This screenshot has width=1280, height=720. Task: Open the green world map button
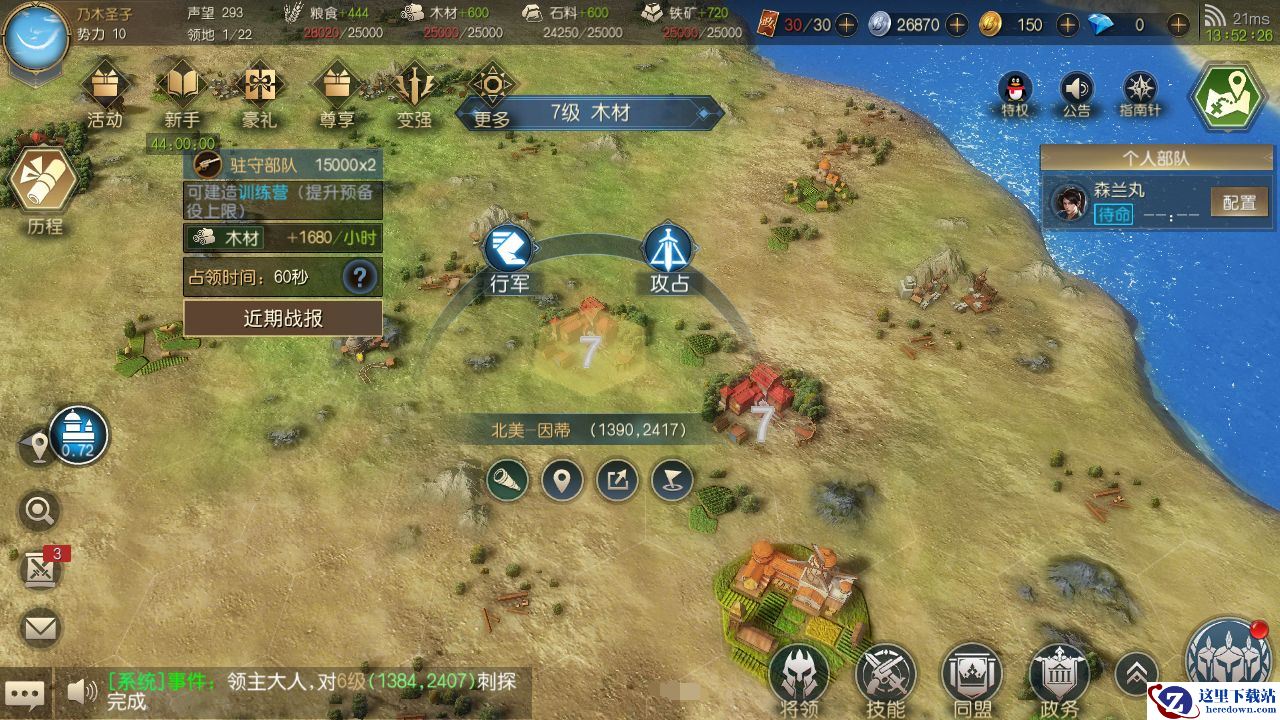[1228, 96]
